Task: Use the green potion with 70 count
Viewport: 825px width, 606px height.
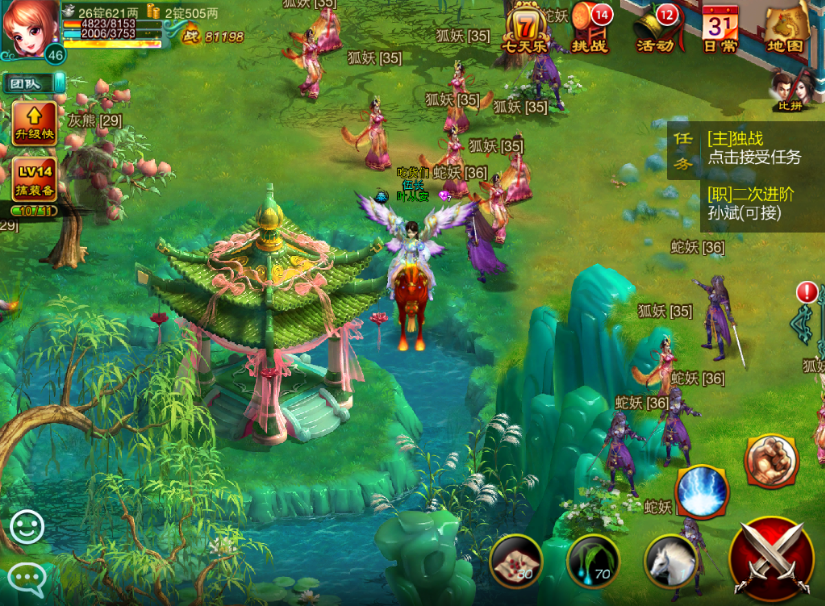Action: click(593, 561)
